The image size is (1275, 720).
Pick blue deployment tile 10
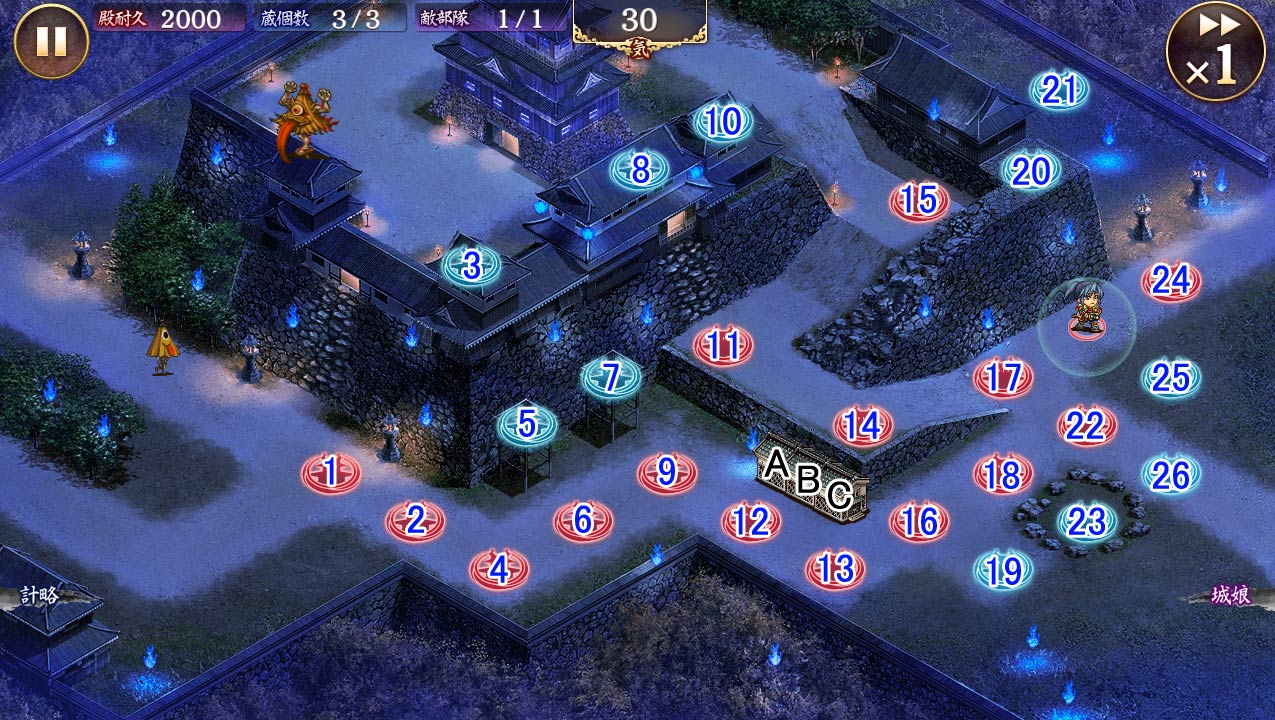pyautogui.click(x=723, y=123)
